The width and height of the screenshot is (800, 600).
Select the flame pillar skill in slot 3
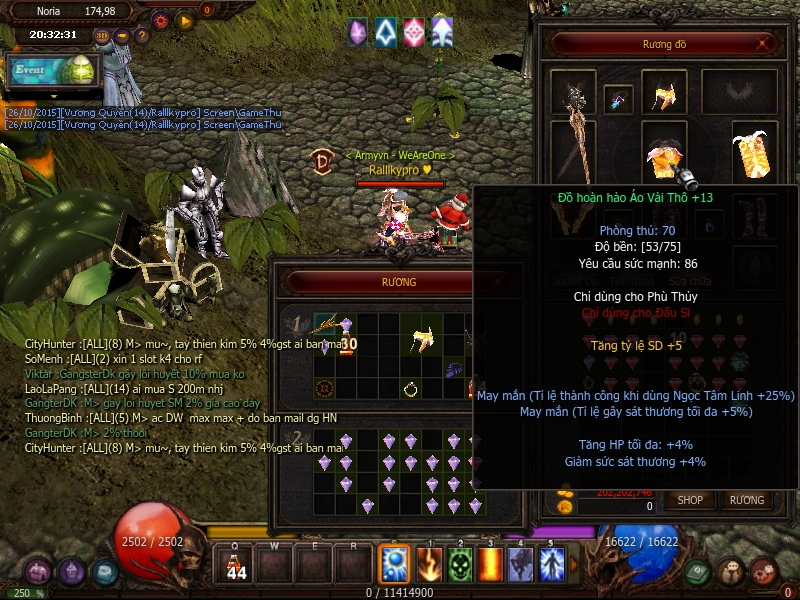[x=490, y=565]
